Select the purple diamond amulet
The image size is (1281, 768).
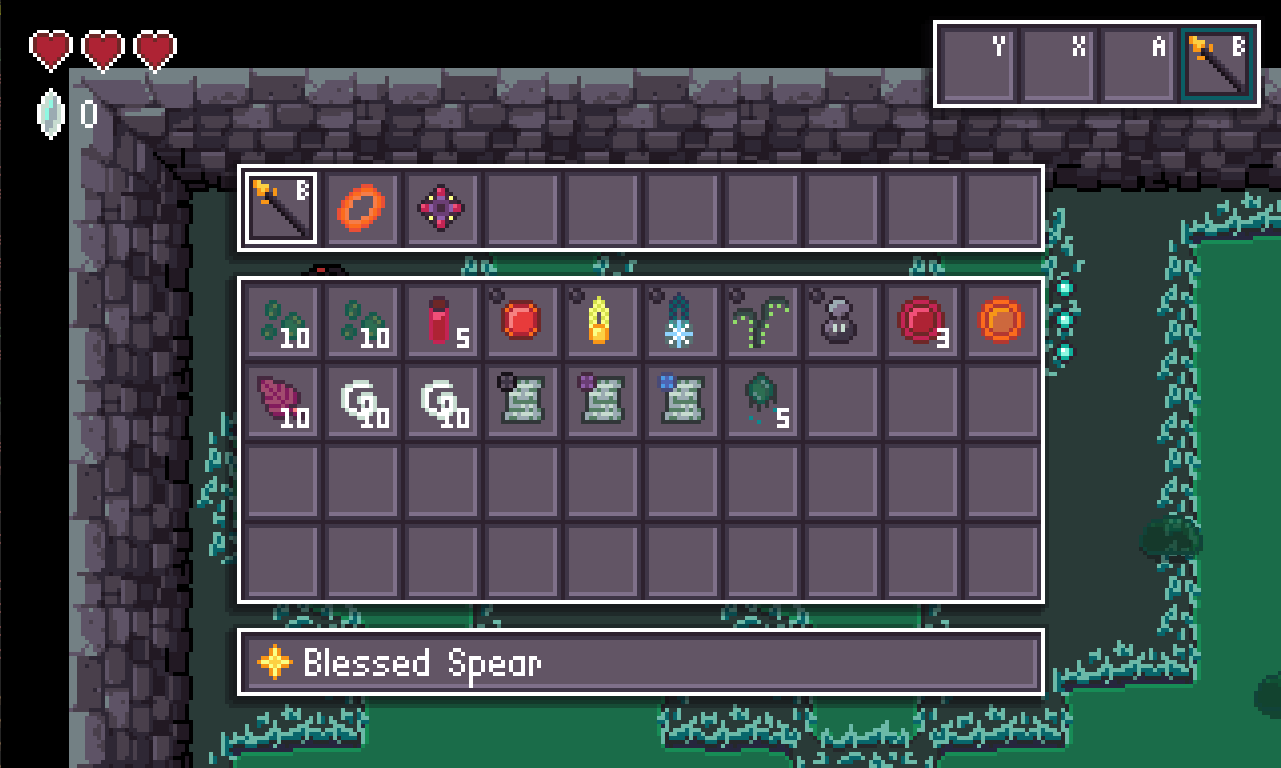pos(442,207)
